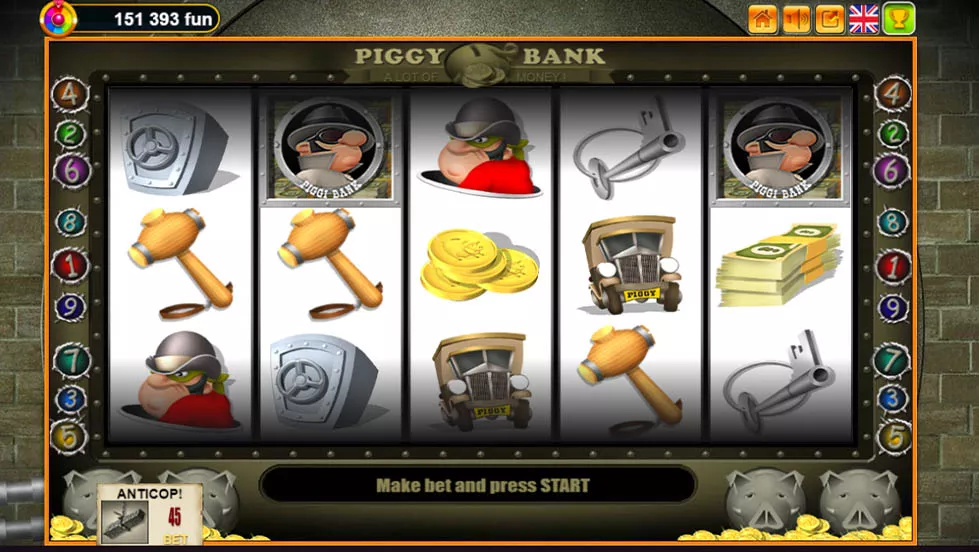Toggle the game sound
The width and height of the screenshot is (979, 552).
tap(796, 18)
